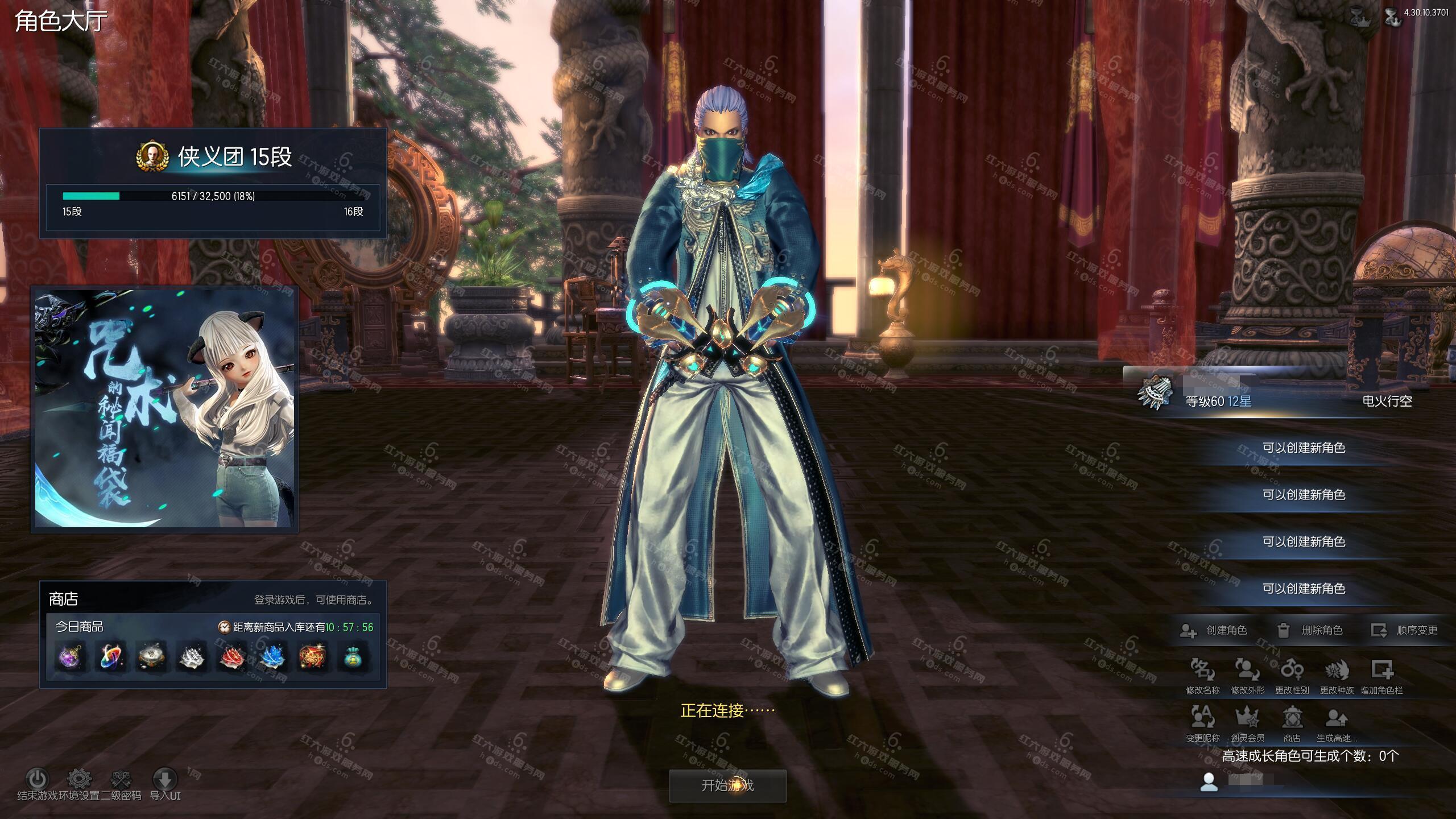
Task: Open the 顺序变更 order change option
Action: click(1404, 630)
